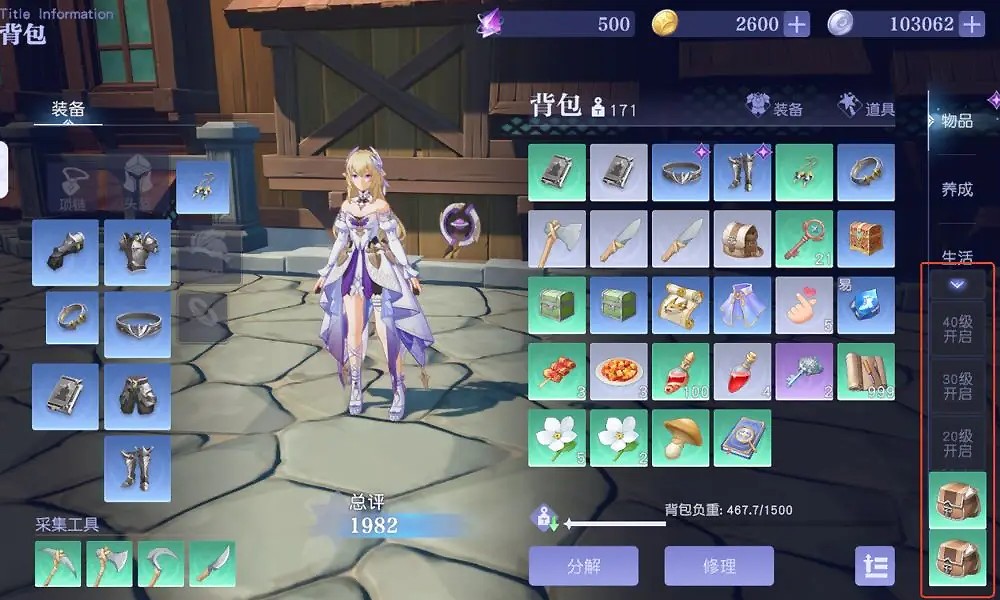1000x600 pixels.
Task: Switch to the 装备 filter in backpack
Action: (775, 107)
